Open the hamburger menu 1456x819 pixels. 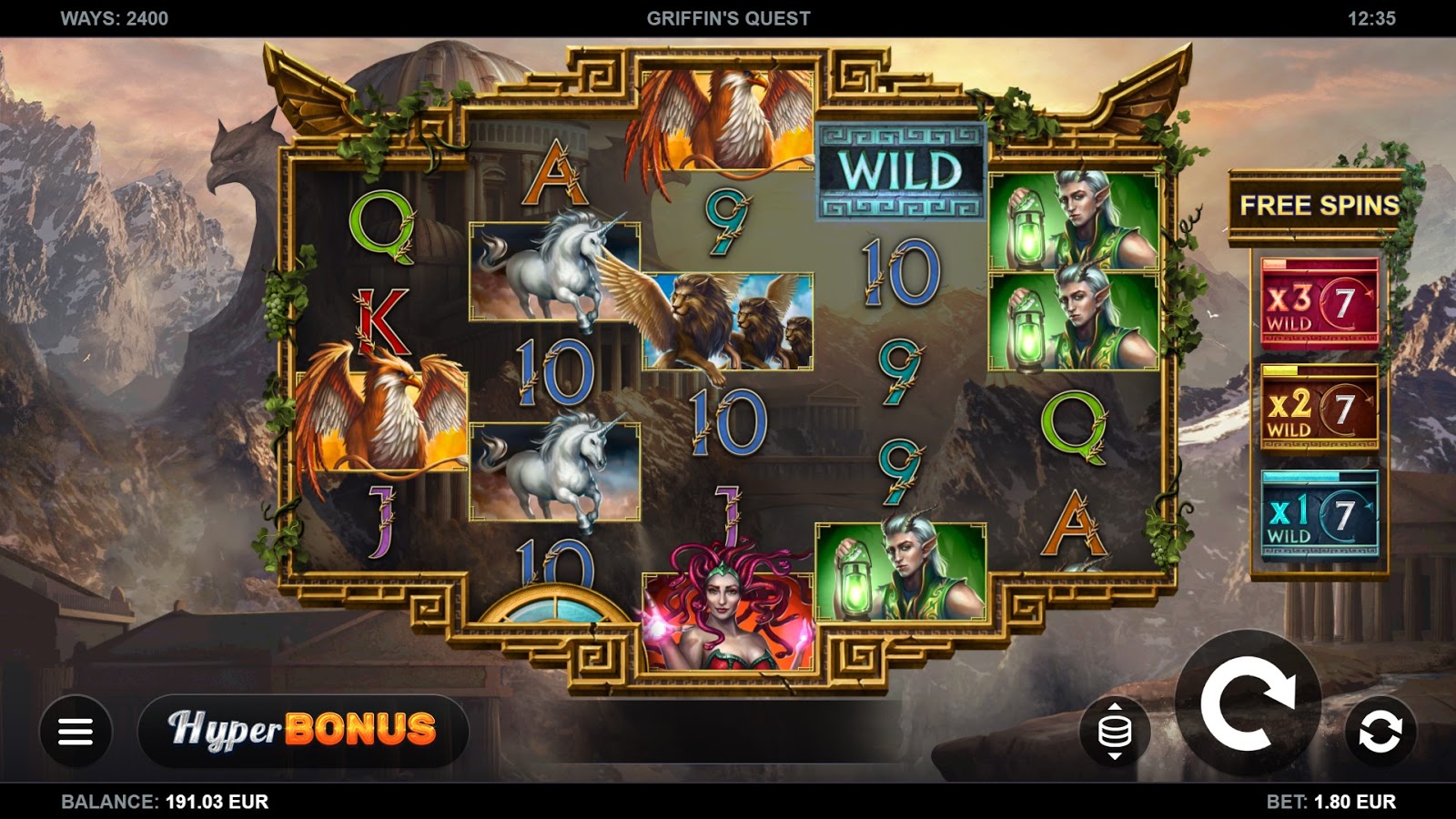click(76, 731)
